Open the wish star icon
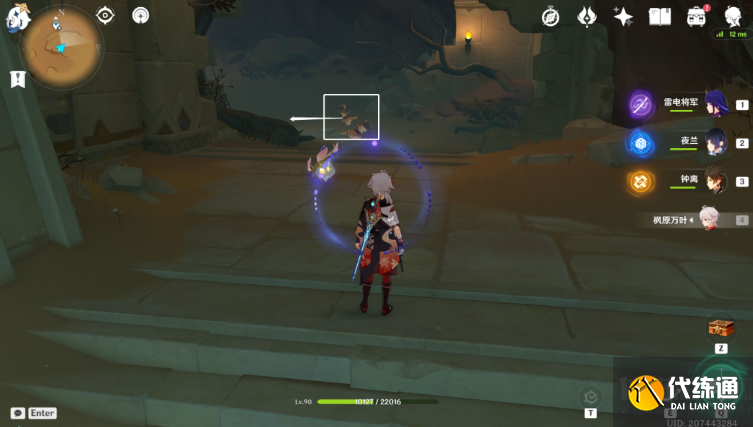This screenshot has height=427, width=753. [x=623, y=16]
